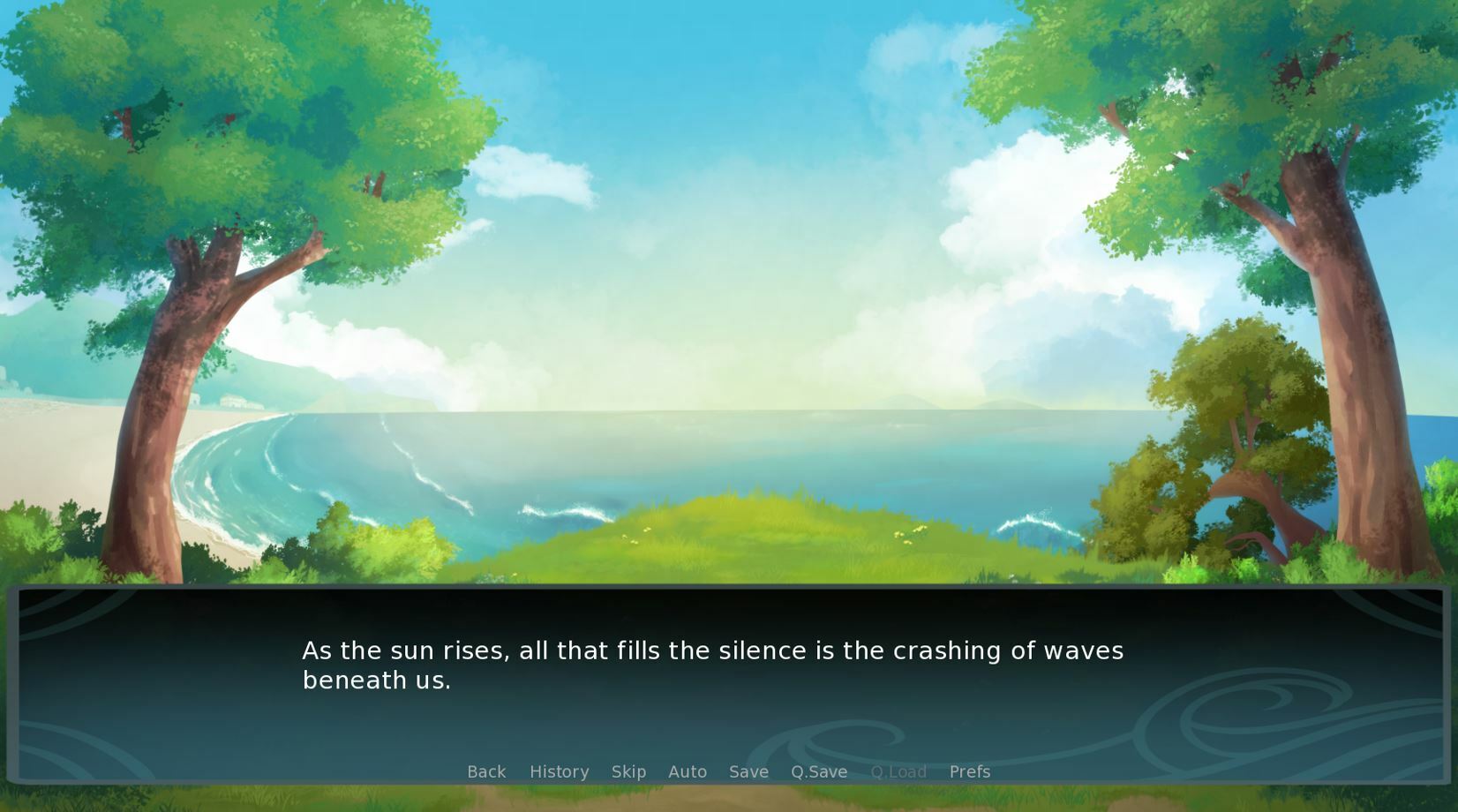Open the Save screen
The height and width of the screenshot is (812, 1458).
pos(748,771)
